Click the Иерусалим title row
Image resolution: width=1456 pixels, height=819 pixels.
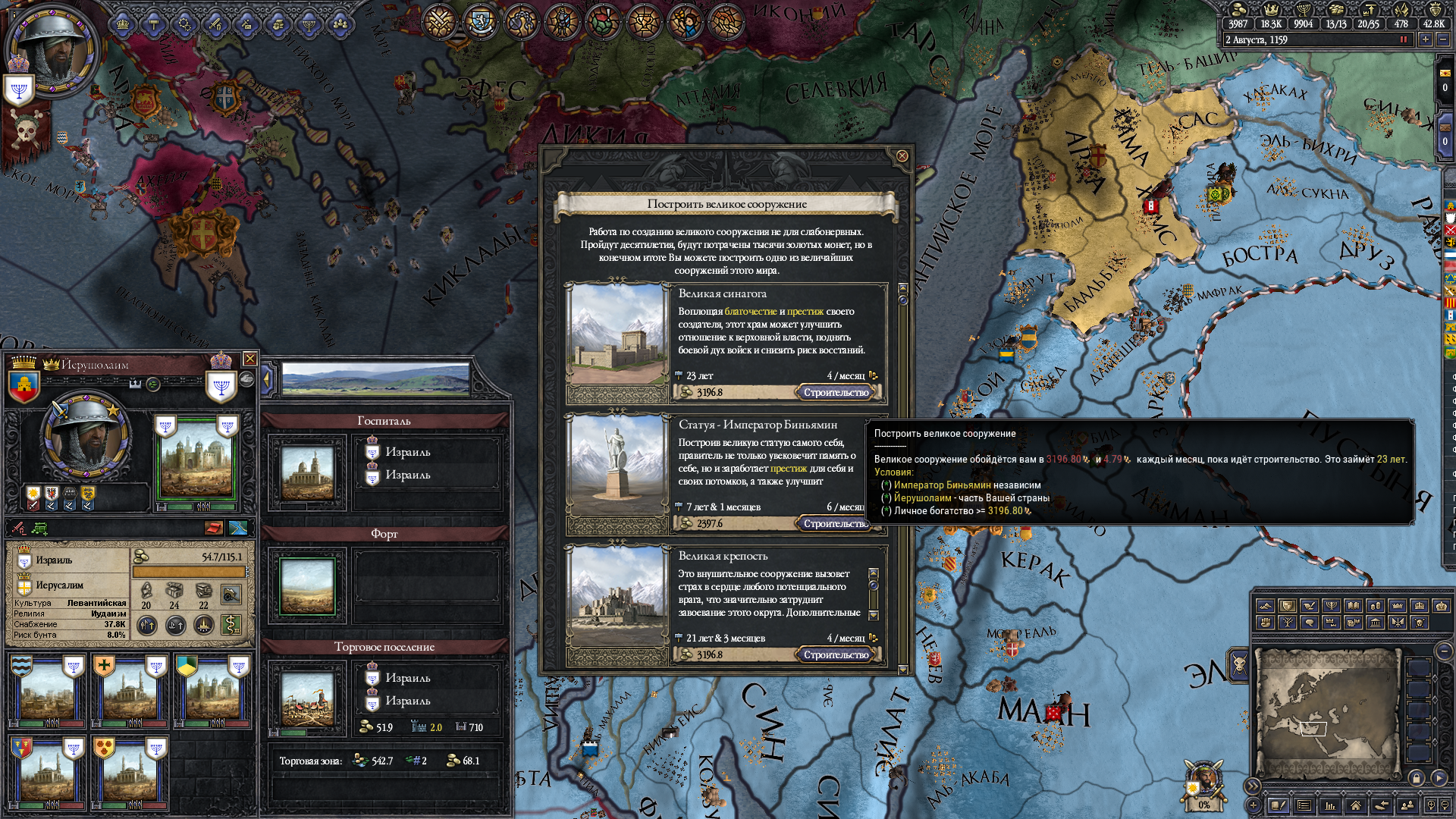(59, 585)
